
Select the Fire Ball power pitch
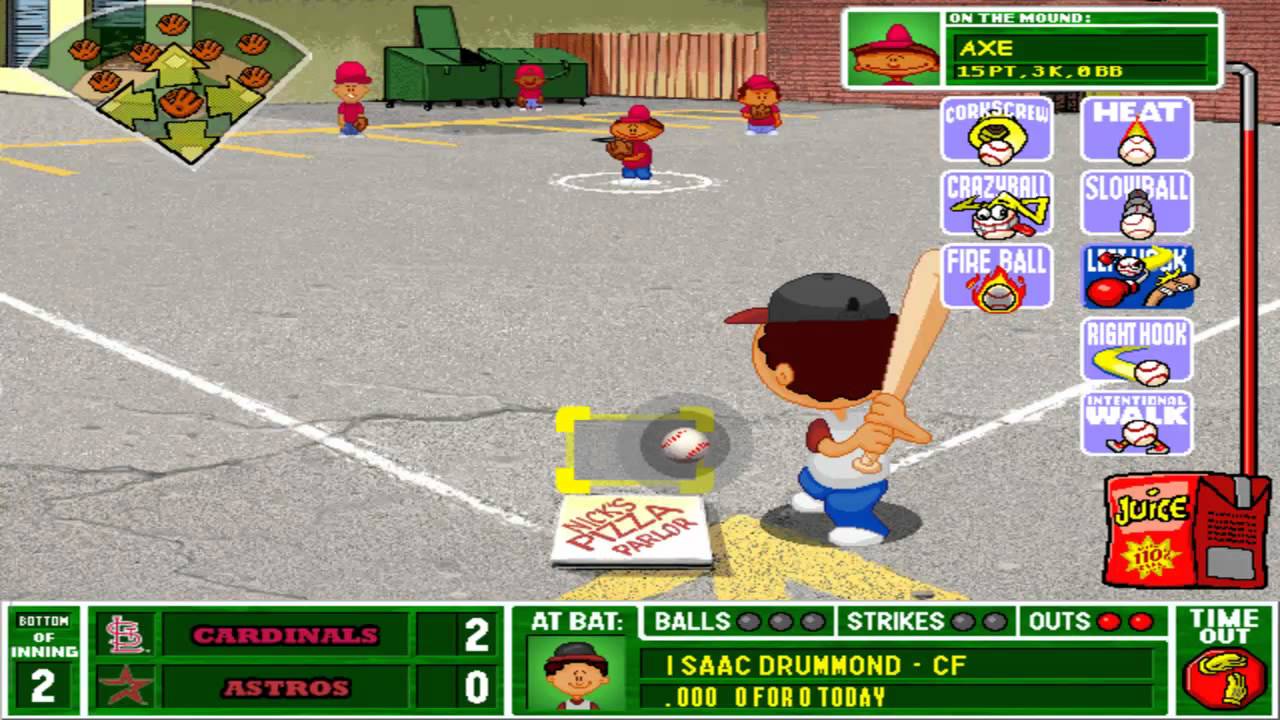(995, 277)
